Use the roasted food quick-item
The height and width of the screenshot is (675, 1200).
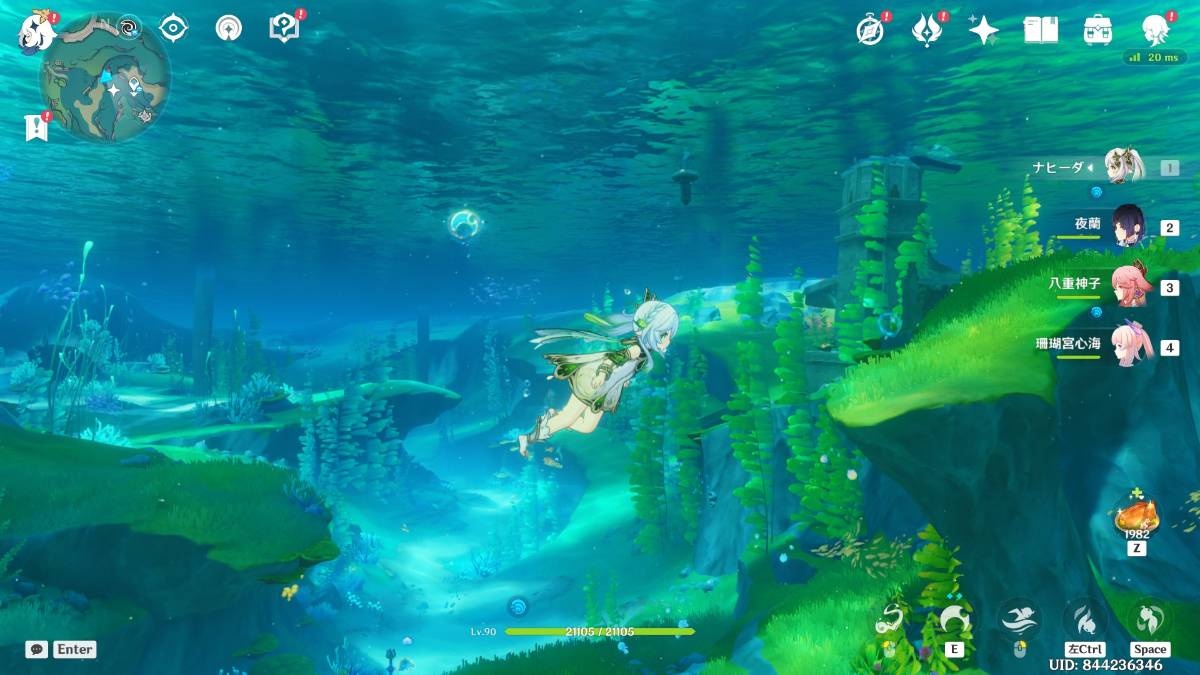tap(1136, 516)
